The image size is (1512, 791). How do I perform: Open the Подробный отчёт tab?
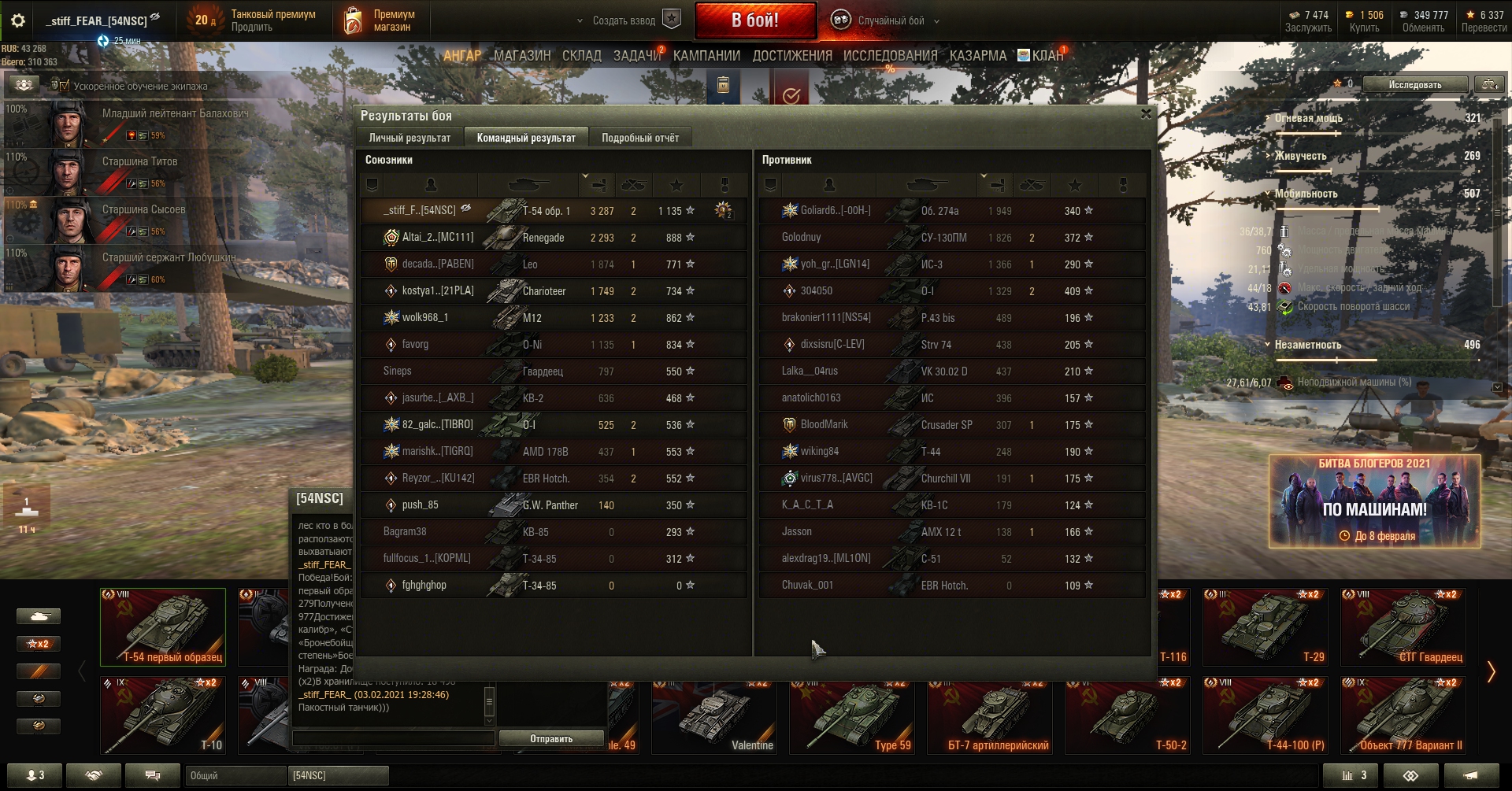click(x=639, y=138)
